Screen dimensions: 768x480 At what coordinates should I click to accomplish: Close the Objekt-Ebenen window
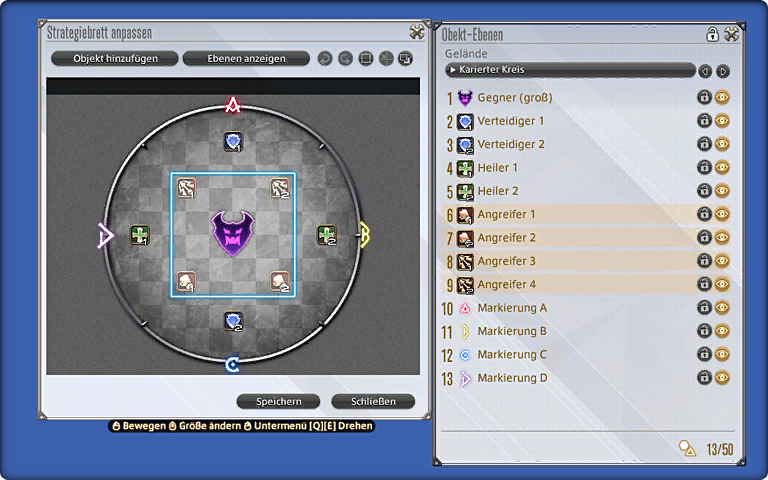[732, 34]
